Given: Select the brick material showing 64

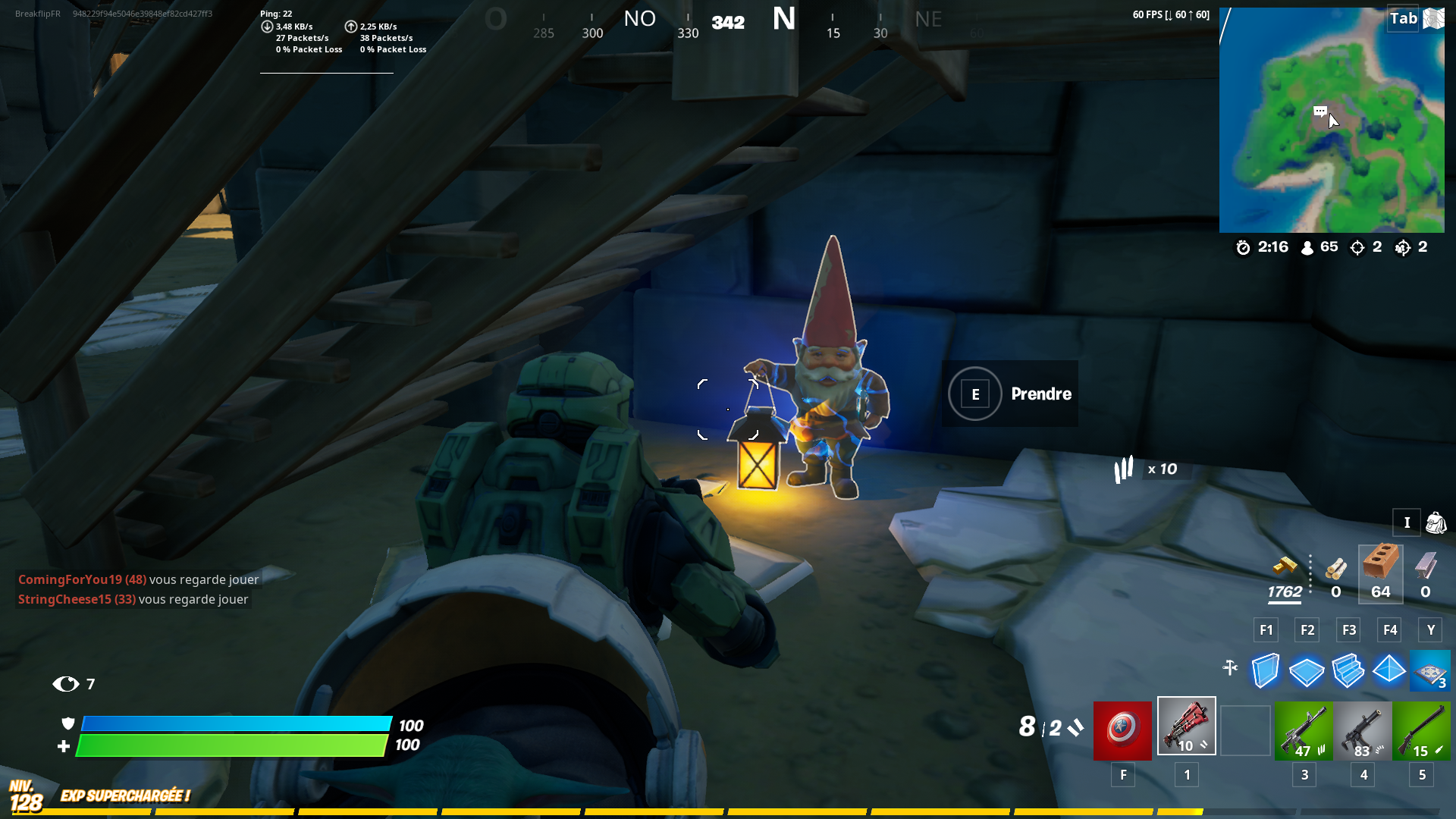Looking at the screenshot, I should tap(1380, 569).
